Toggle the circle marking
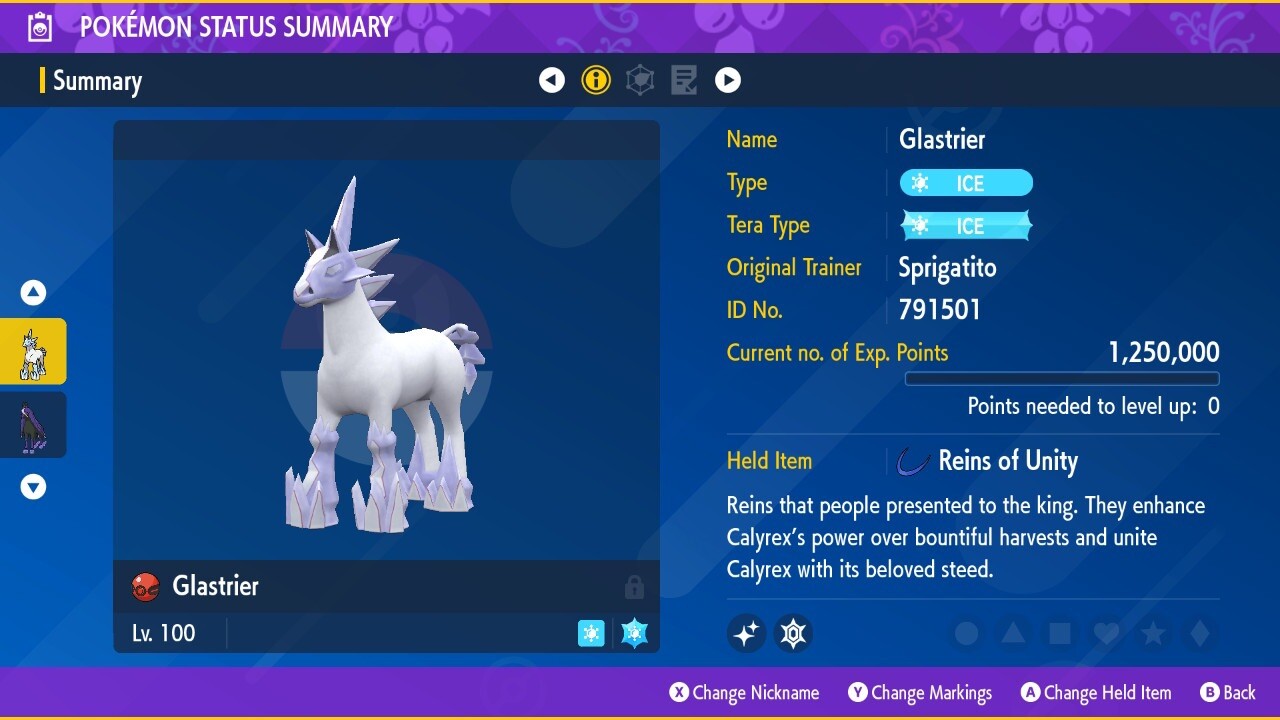This screenshot has width=1280, height=720. click(965, 633)
